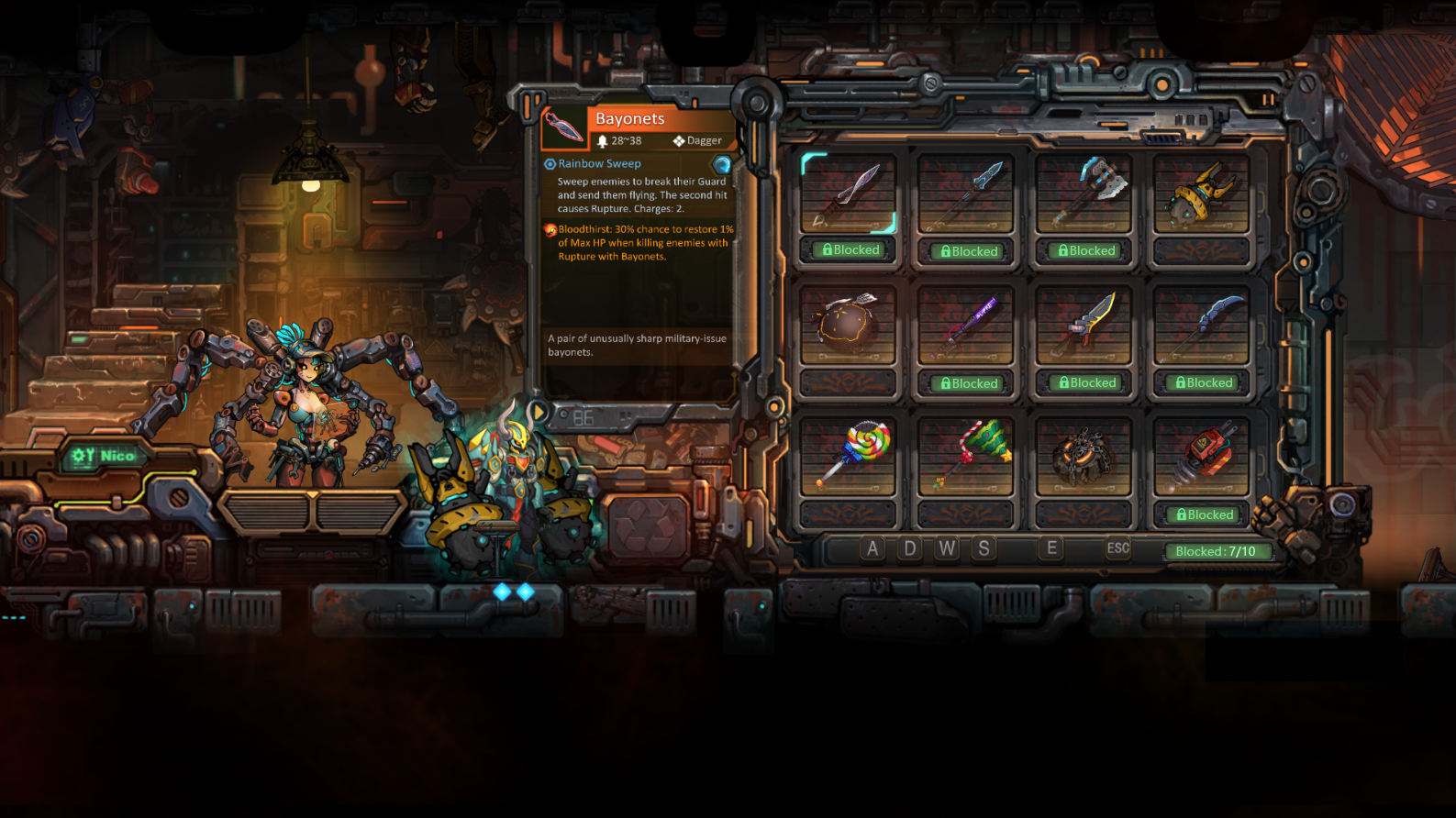Select the round brown ball weapon with fork
This screenshot has width=1456, height=818.
(848, 325)
